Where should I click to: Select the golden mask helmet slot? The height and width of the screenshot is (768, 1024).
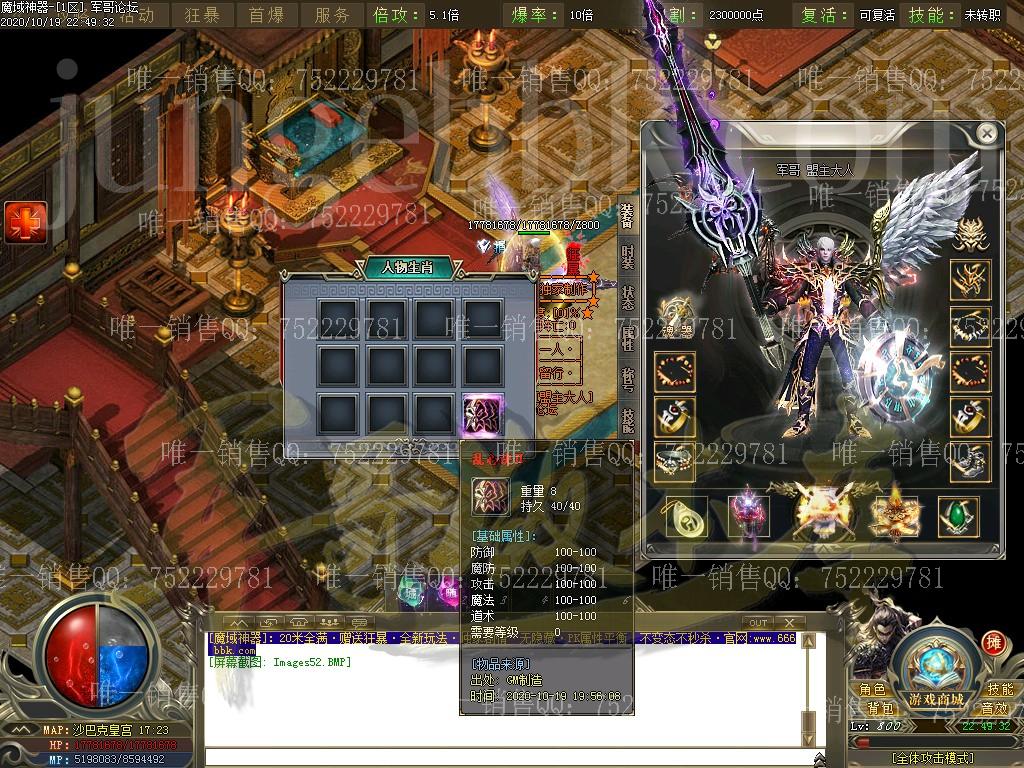(x=968, y=234)
